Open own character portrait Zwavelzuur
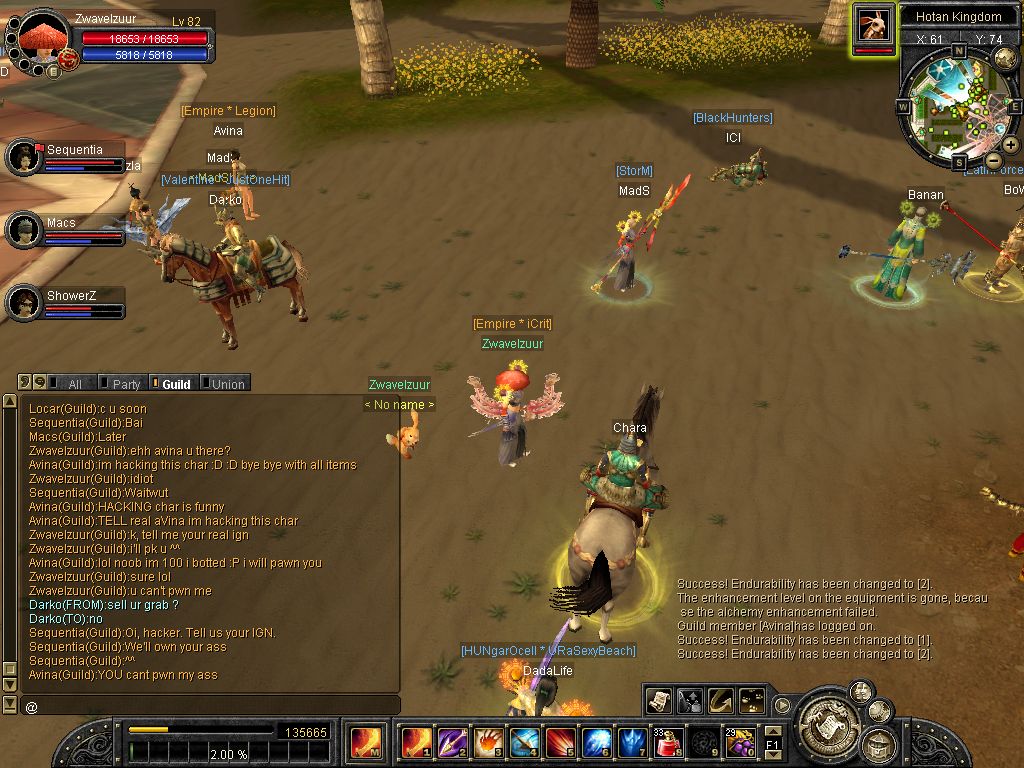The image size is (1024, 768). click(43, 38)
